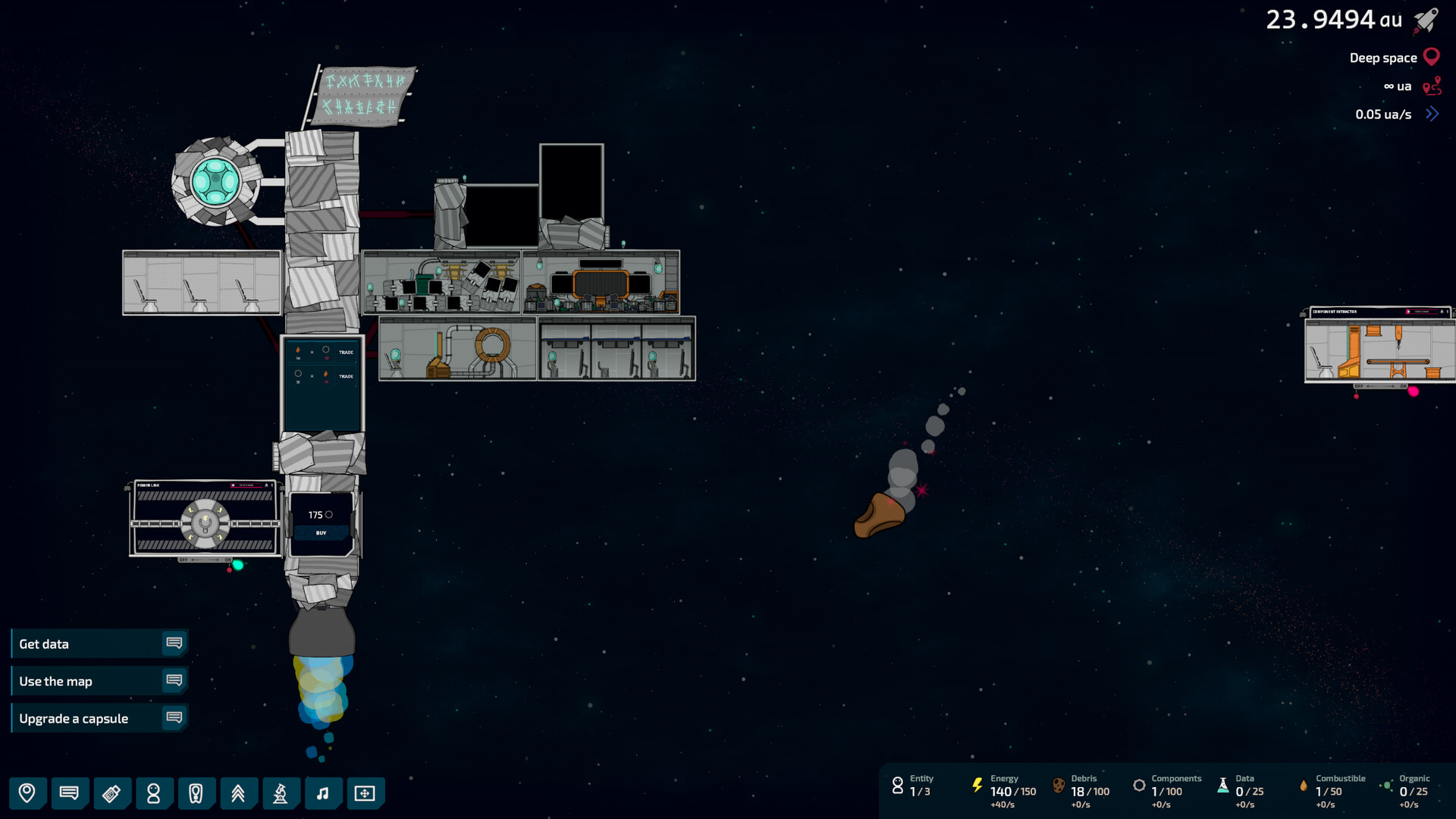Select the capsule pod toolbar icon
Screen dimensions: 1456x819
tap(196, 793)
